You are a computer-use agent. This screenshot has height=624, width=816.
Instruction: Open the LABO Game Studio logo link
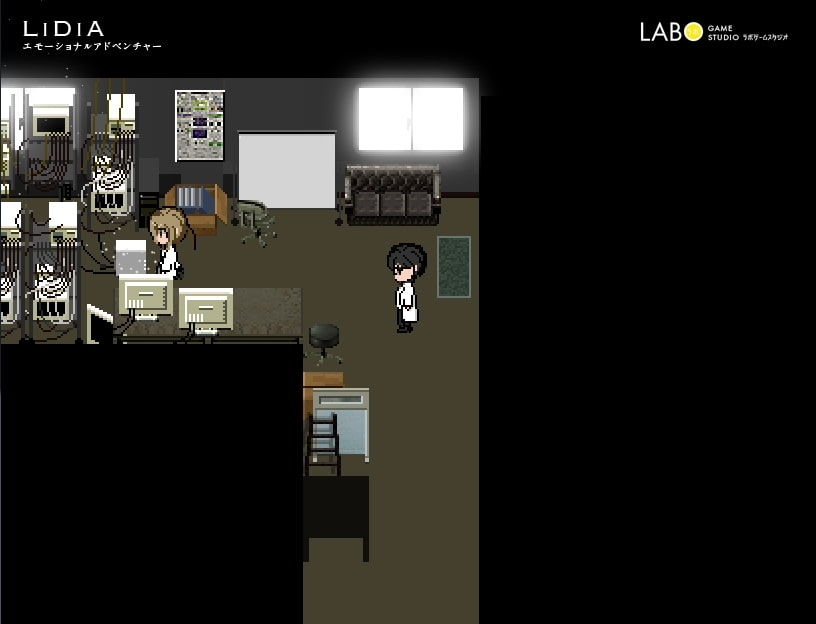tap(713, 31)
